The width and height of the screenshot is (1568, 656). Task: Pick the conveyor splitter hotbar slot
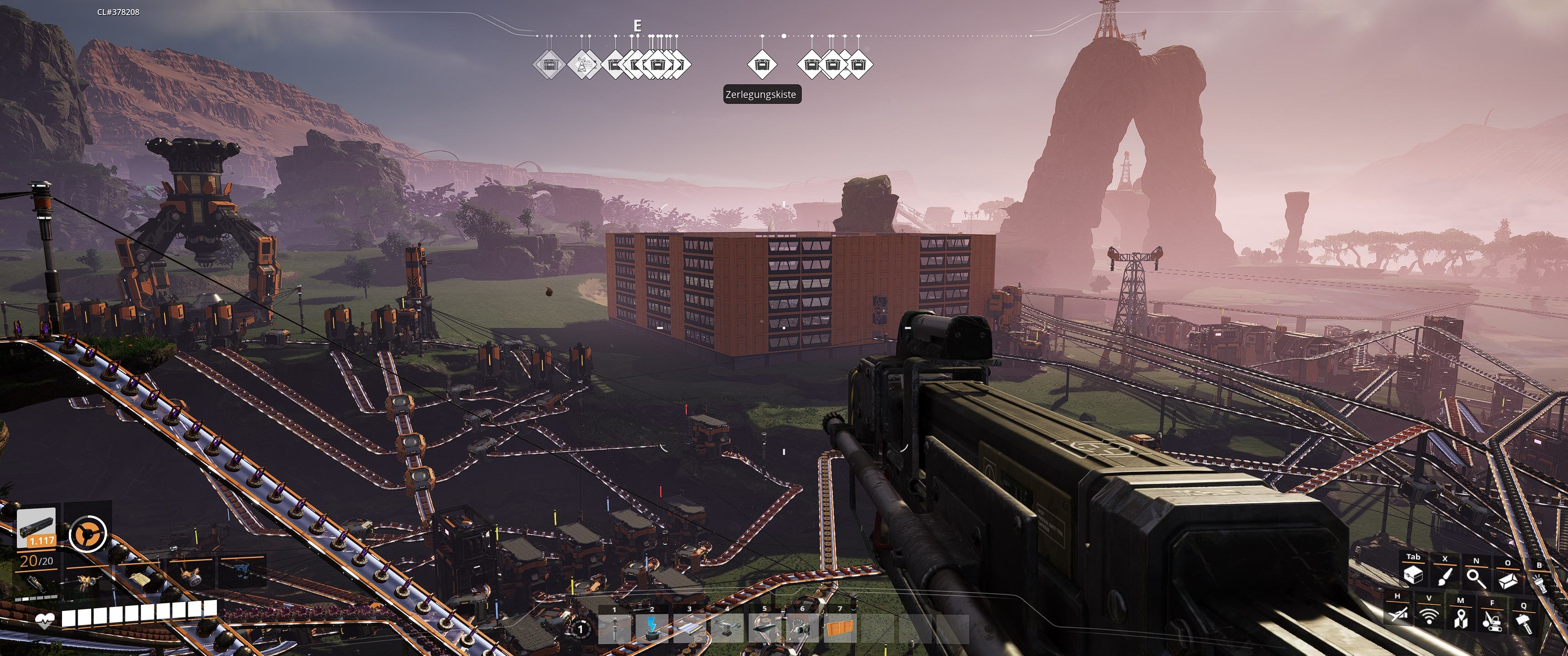click(727, 628)
